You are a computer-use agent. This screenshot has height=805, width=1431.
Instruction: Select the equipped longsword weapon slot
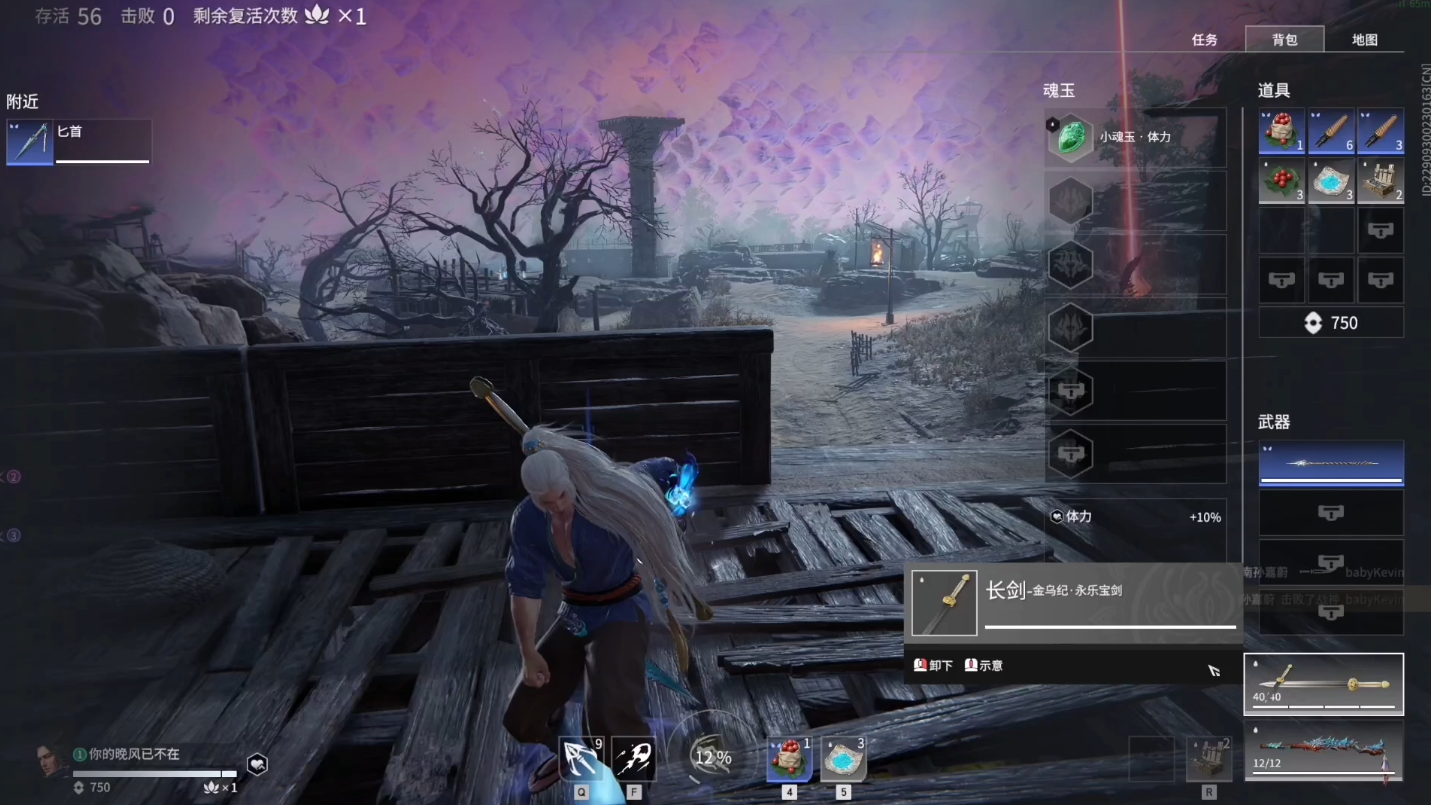coord(1323,684)
